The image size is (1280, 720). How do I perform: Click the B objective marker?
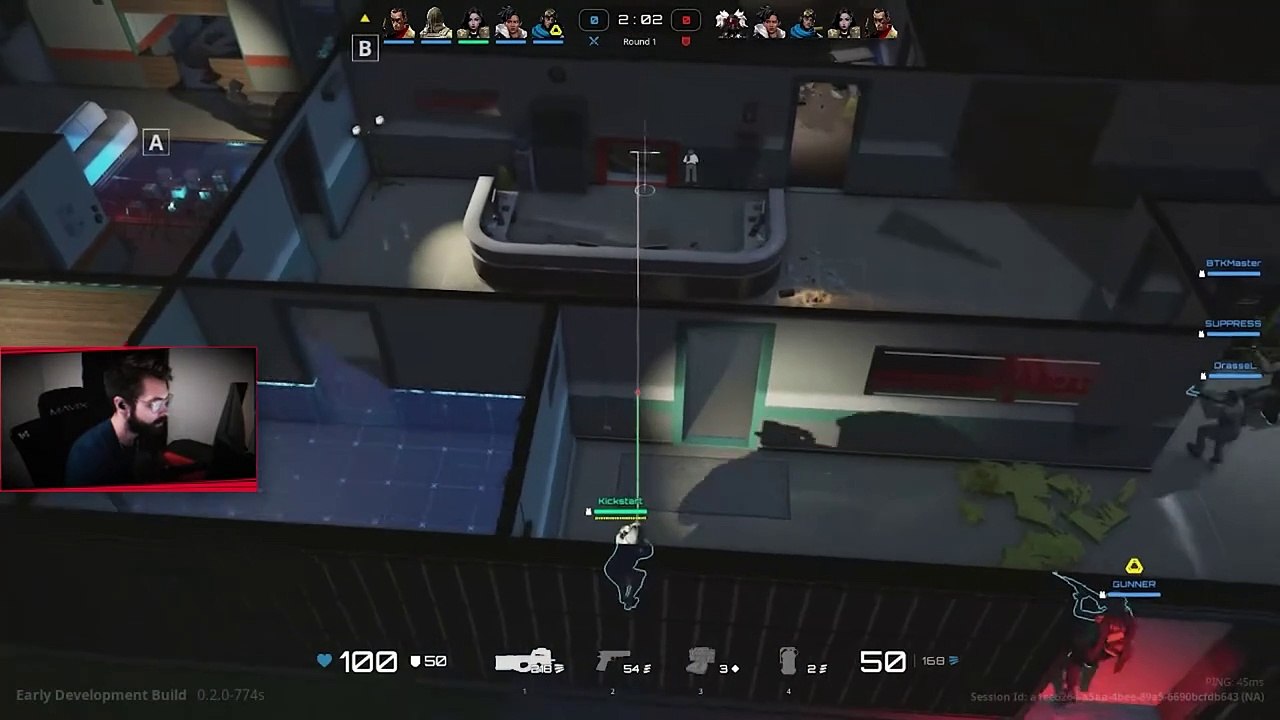click(x=365, y=48)
